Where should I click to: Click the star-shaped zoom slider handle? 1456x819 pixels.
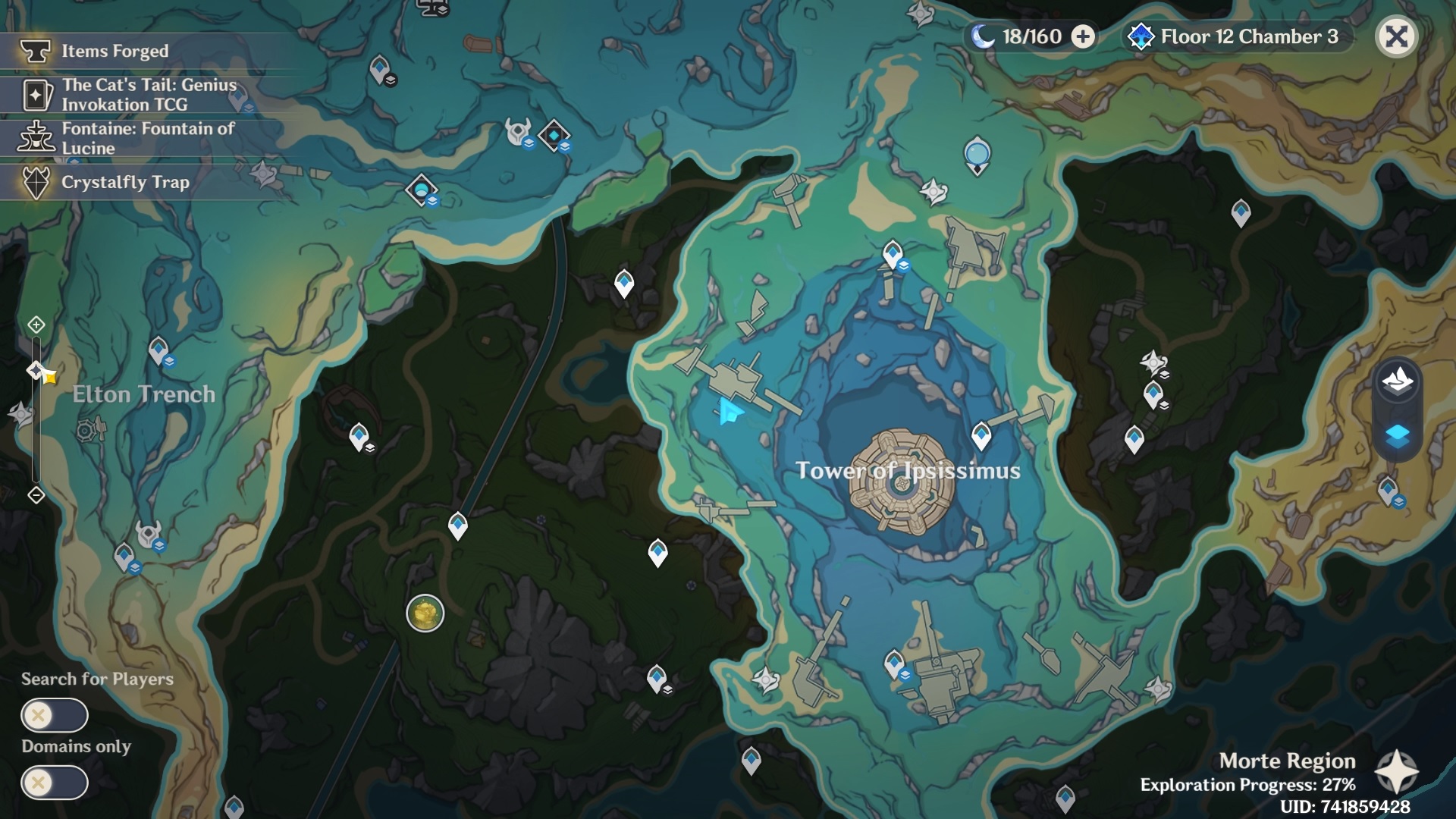(x=36, y=369)
